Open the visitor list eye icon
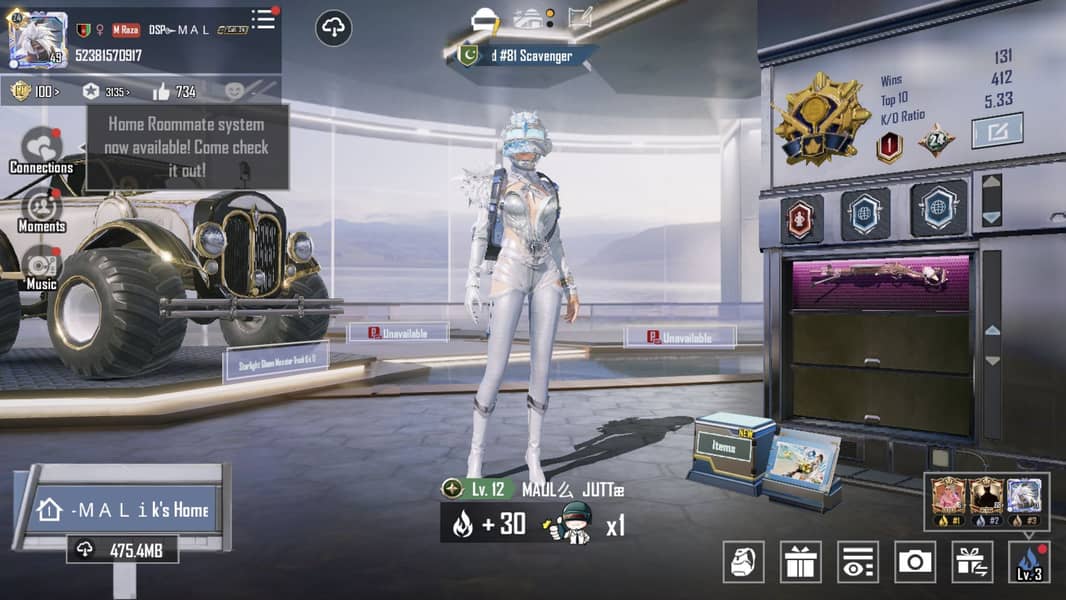The image size is (1066, 600). click(857, 562)
